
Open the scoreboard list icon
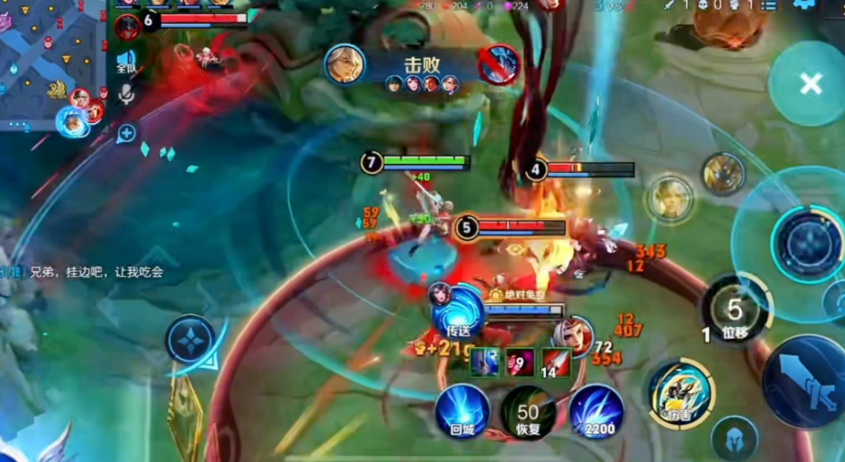coord(770,5)
